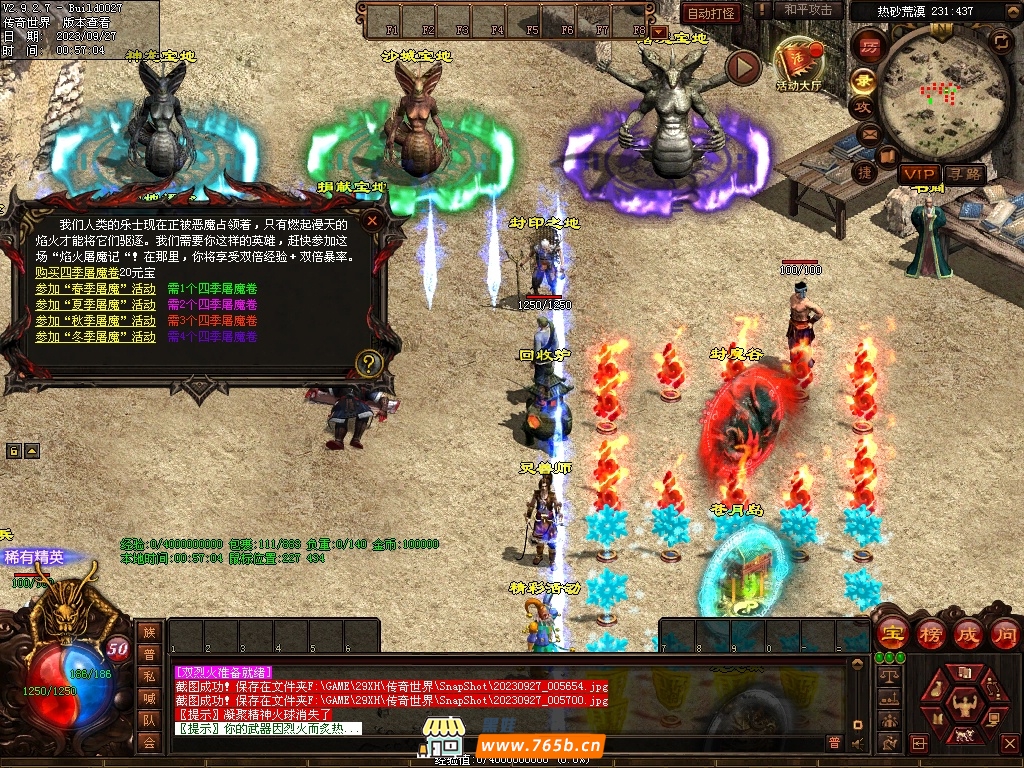This screenshot has height=768, width=1024.
Task: Click the round play arrow button
Action: click(743, 67)
